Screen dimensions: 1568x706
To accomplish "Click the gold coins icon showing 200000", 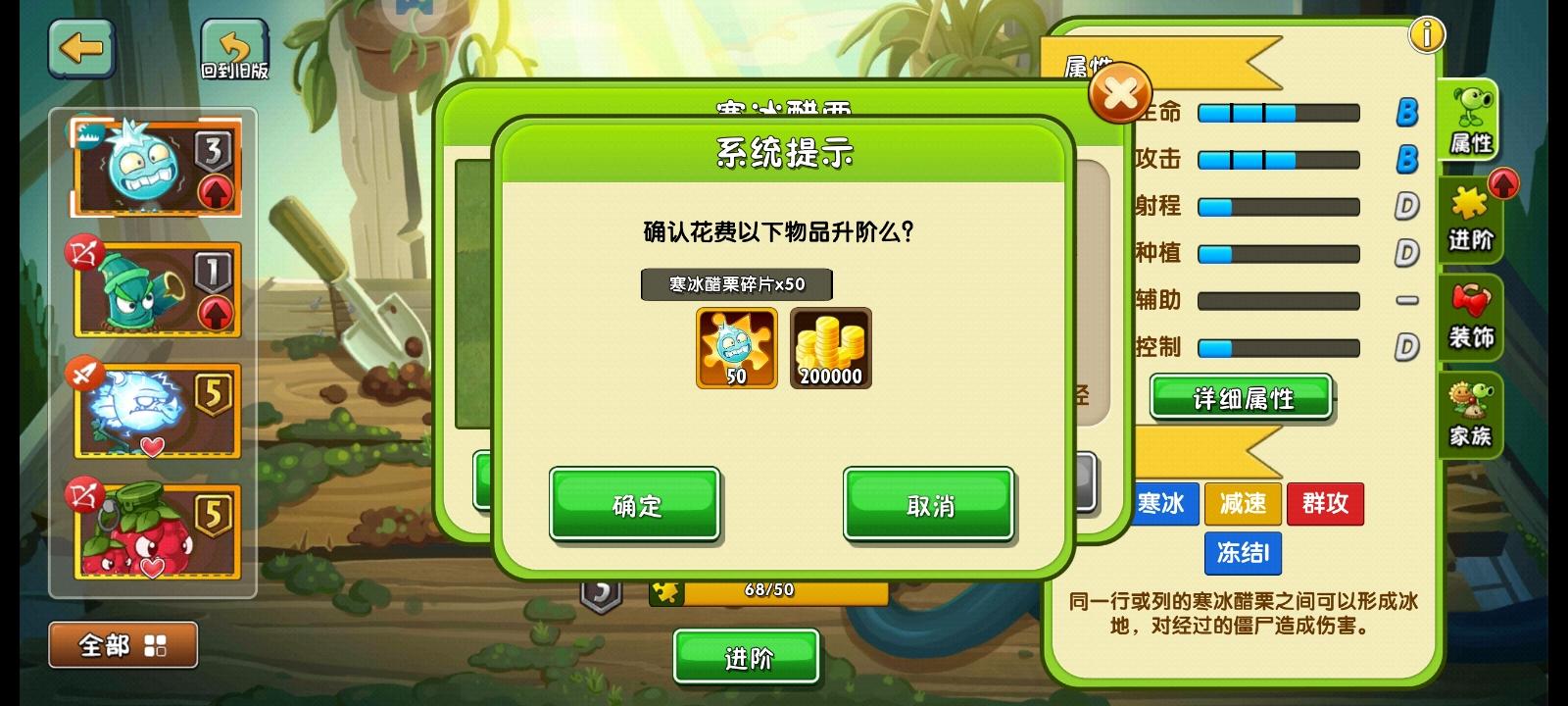I will [x=830, y=348].
